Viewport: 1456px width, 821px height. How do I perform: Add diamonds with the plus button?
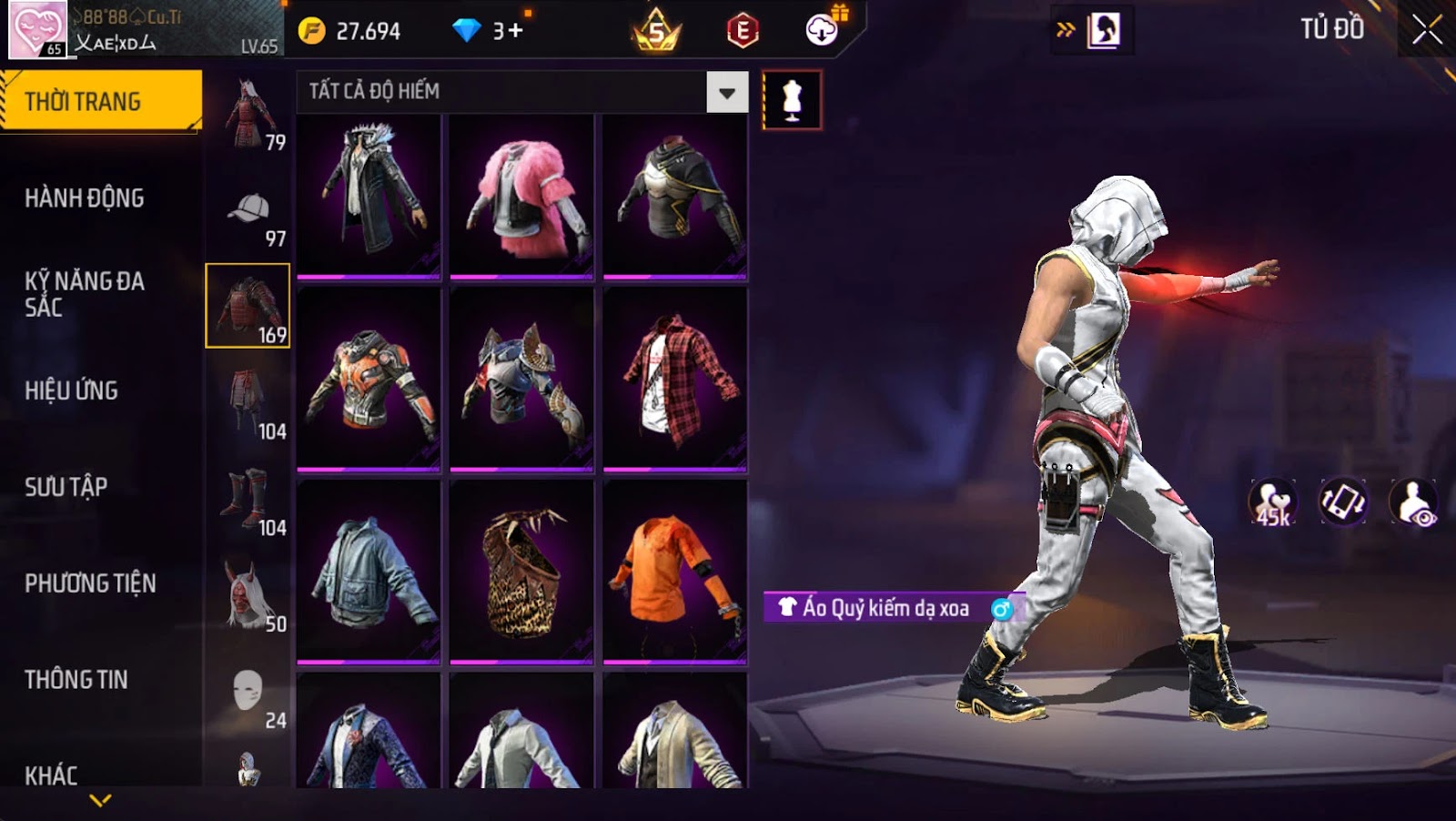pos(516,31)
